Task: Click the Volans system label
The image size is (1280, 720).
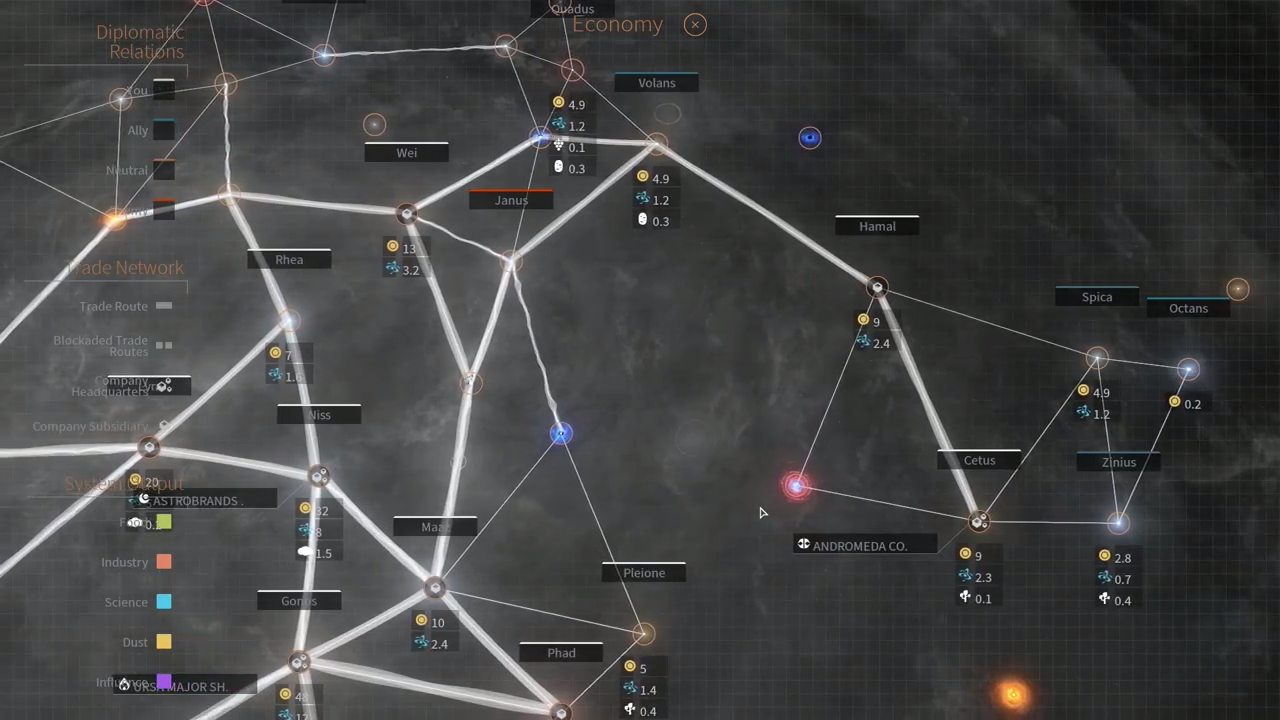Action: click(x=656, y=83)
